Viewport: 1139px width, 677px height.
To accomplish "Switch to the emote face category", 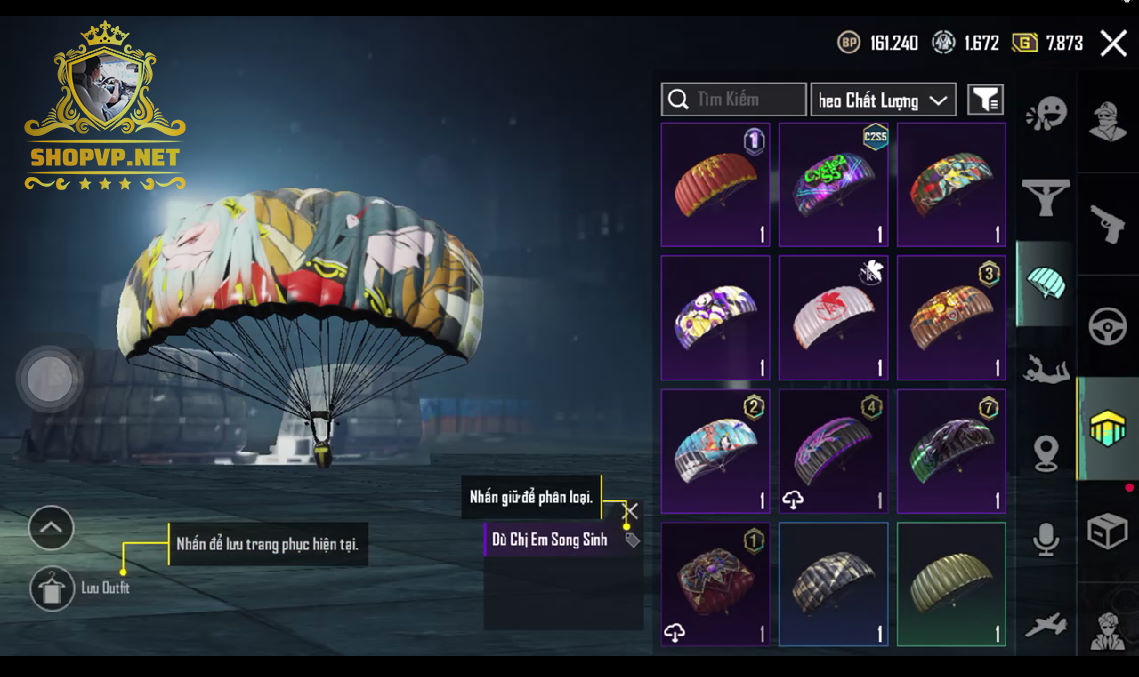I will pyautogui.click(x=1046, y=115).
